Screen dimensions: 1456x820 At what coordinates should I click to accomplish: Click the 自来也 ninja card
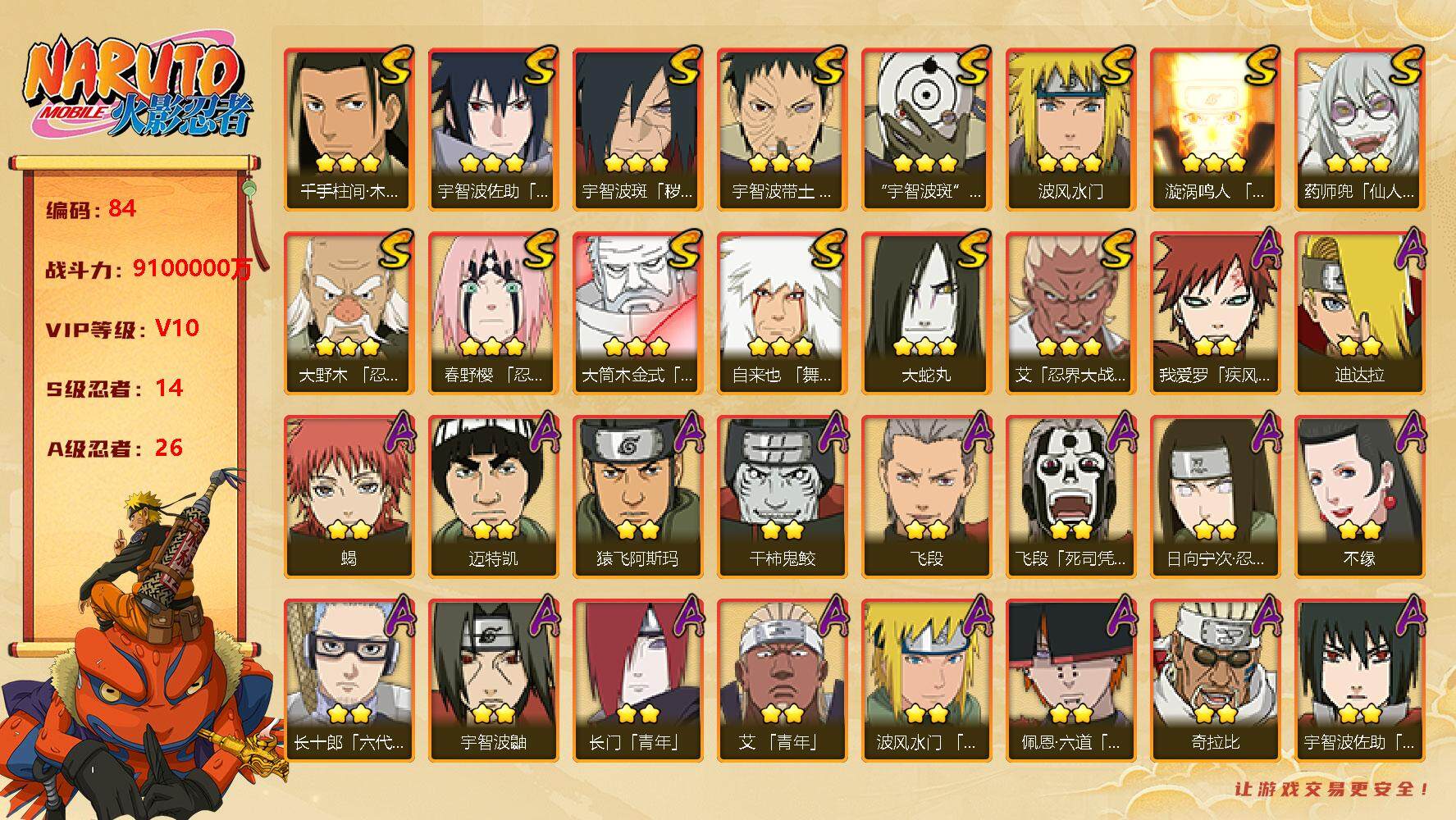click(782, 312)
